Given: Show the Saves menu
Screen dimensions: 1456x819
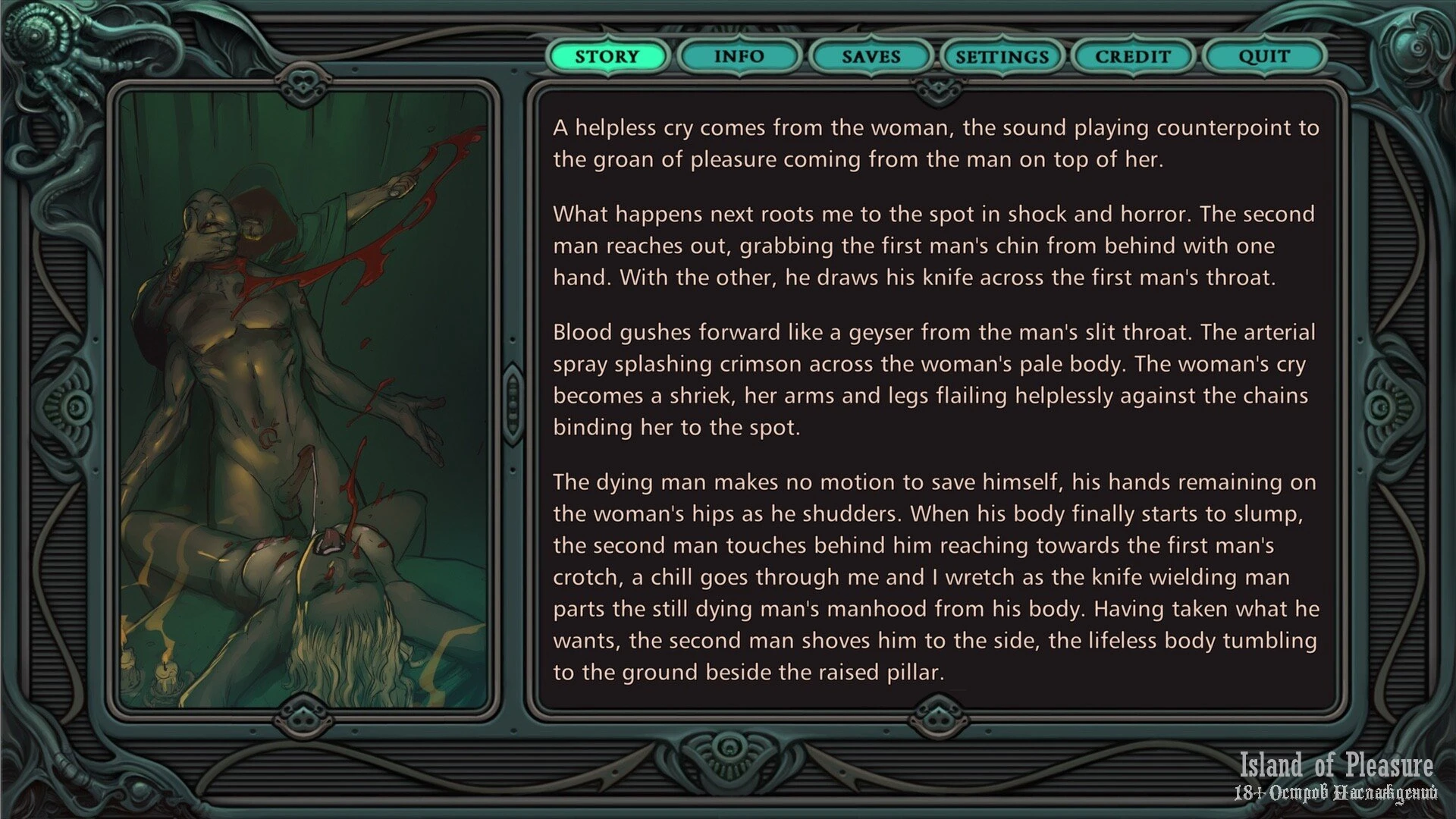Looking at the screenshot, I should point(871,57).
